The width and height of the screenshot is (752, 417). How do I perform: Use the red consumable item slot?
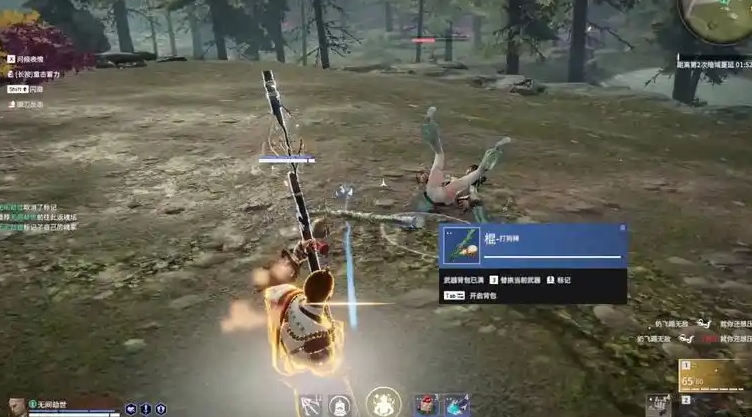coord(426,405)
